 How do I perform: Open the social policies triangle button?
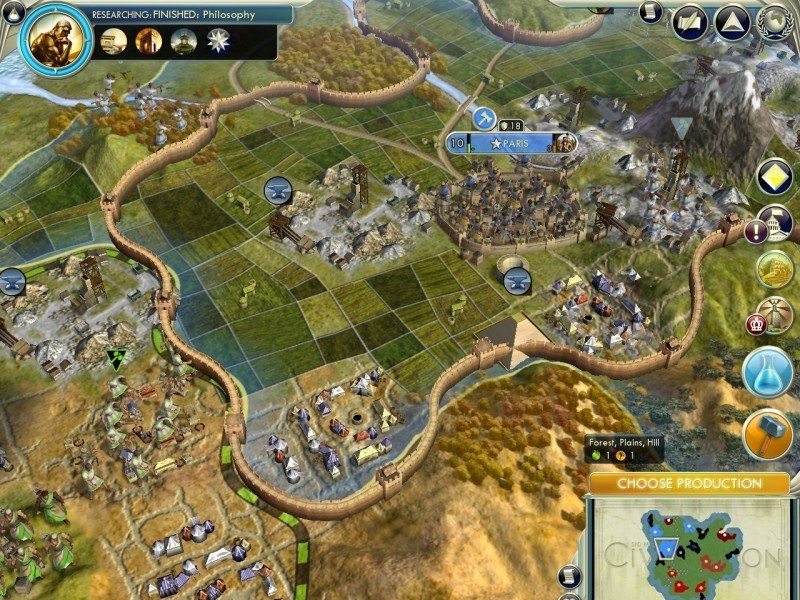[732, 22]
